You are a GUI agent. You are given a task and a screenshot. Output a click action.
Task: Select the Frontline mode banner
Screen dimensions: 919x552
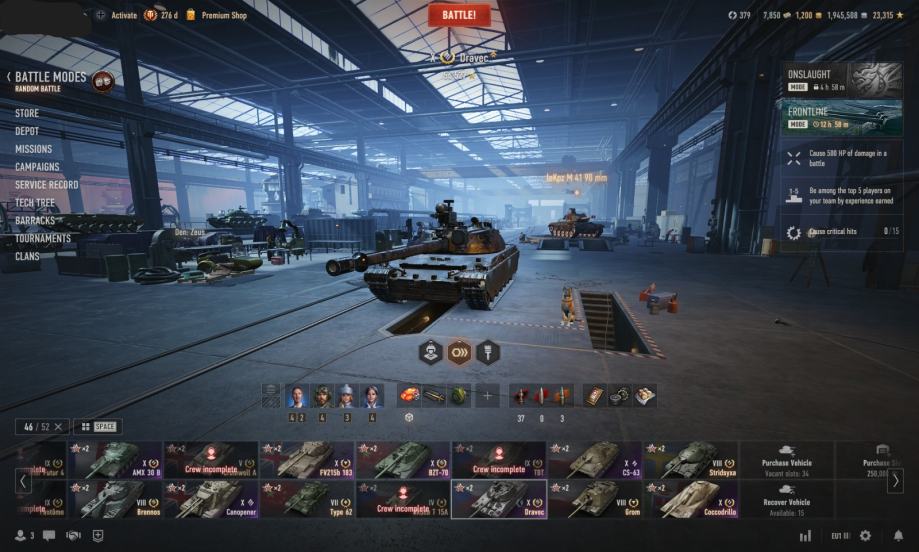(x=843, y=117)
